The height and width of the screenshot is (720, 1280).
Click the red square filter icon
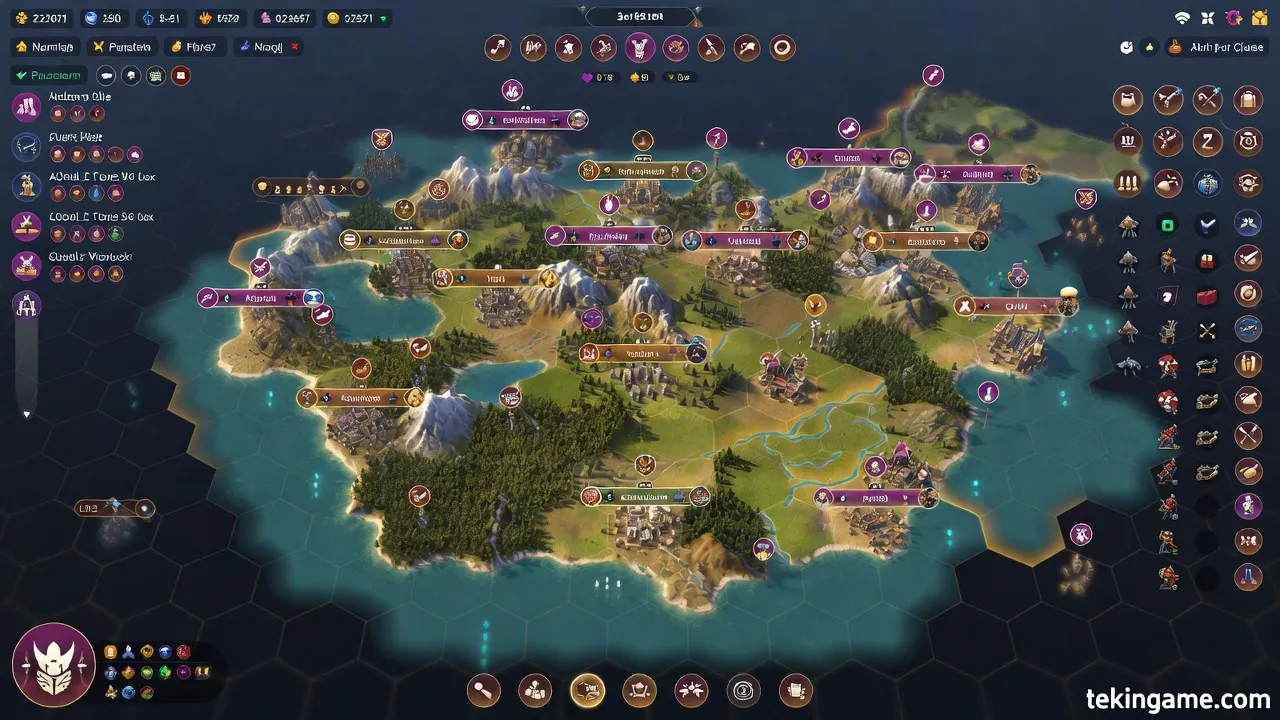pos(180,75)
